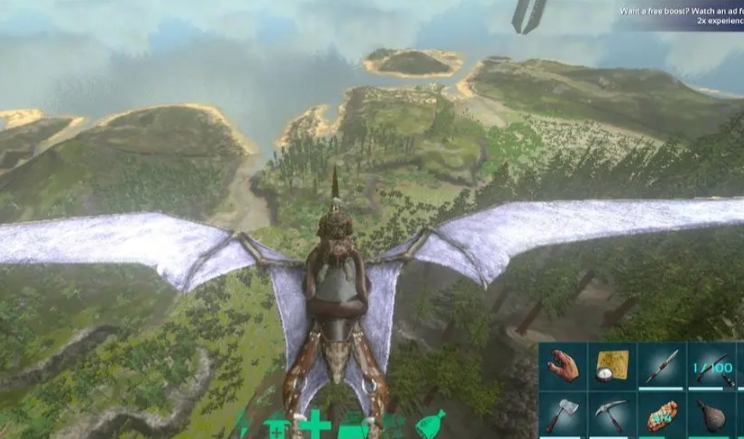This screenshot has width=744, height=439.
Task: Equip the spear from the hotbar
Action: 660,366
